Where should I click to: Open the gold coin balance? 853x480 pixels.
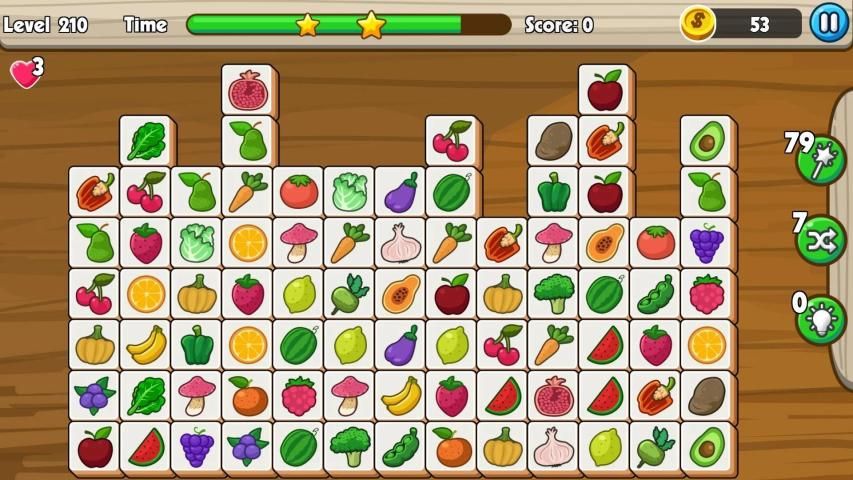pos(741,23)
